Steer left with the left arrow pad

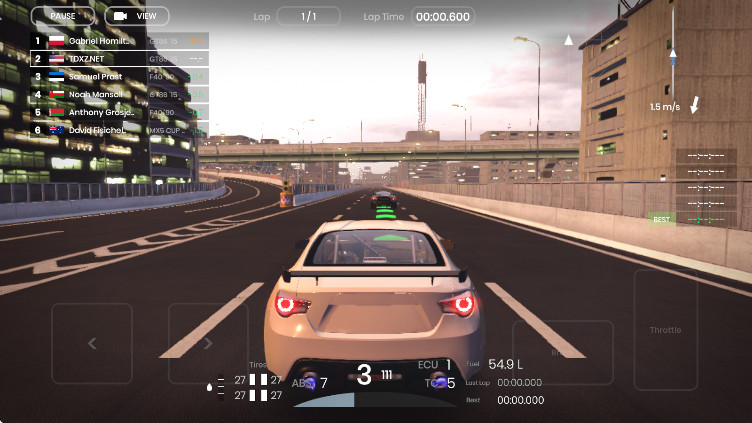coord(92,343)
